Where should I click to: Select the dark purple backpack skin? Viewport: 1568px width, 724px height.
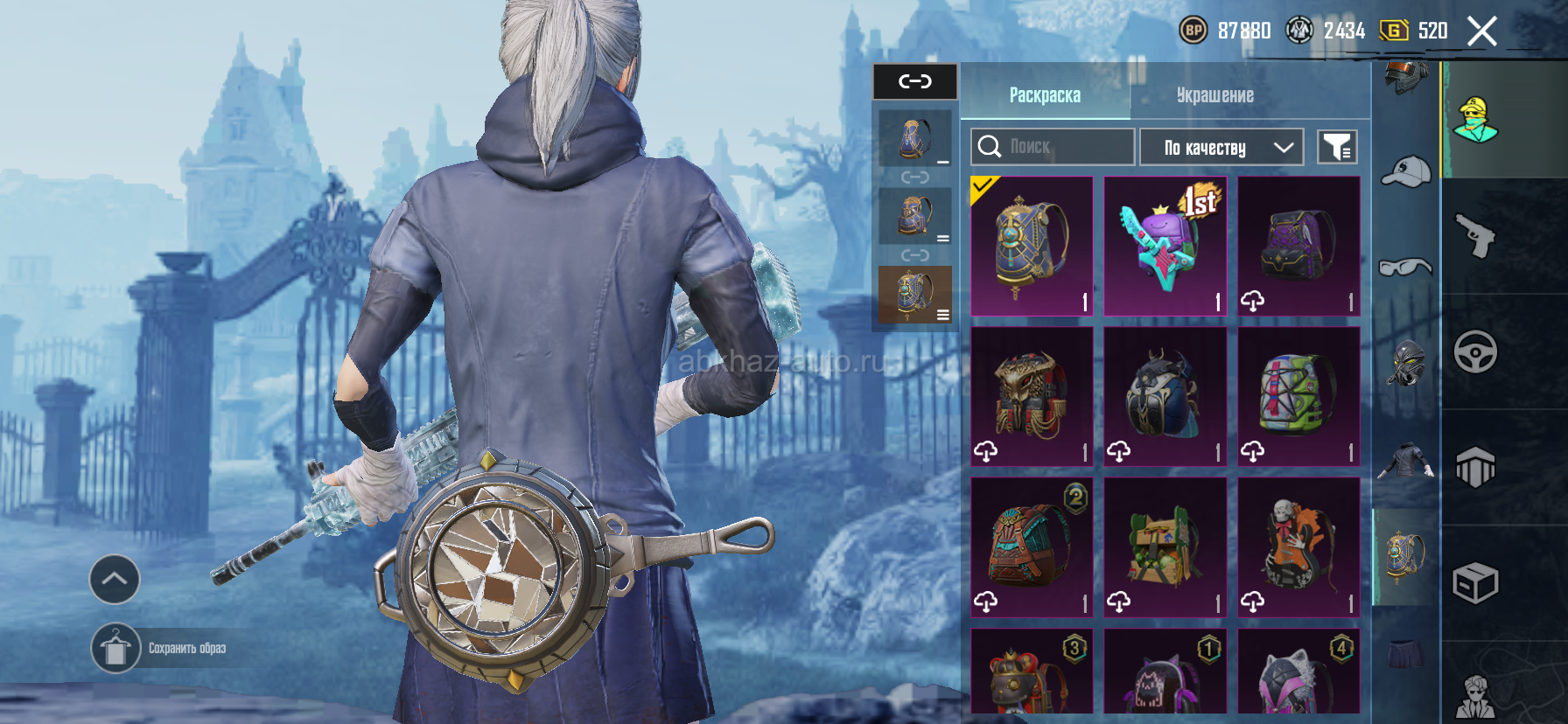[x=1298, y=246]
